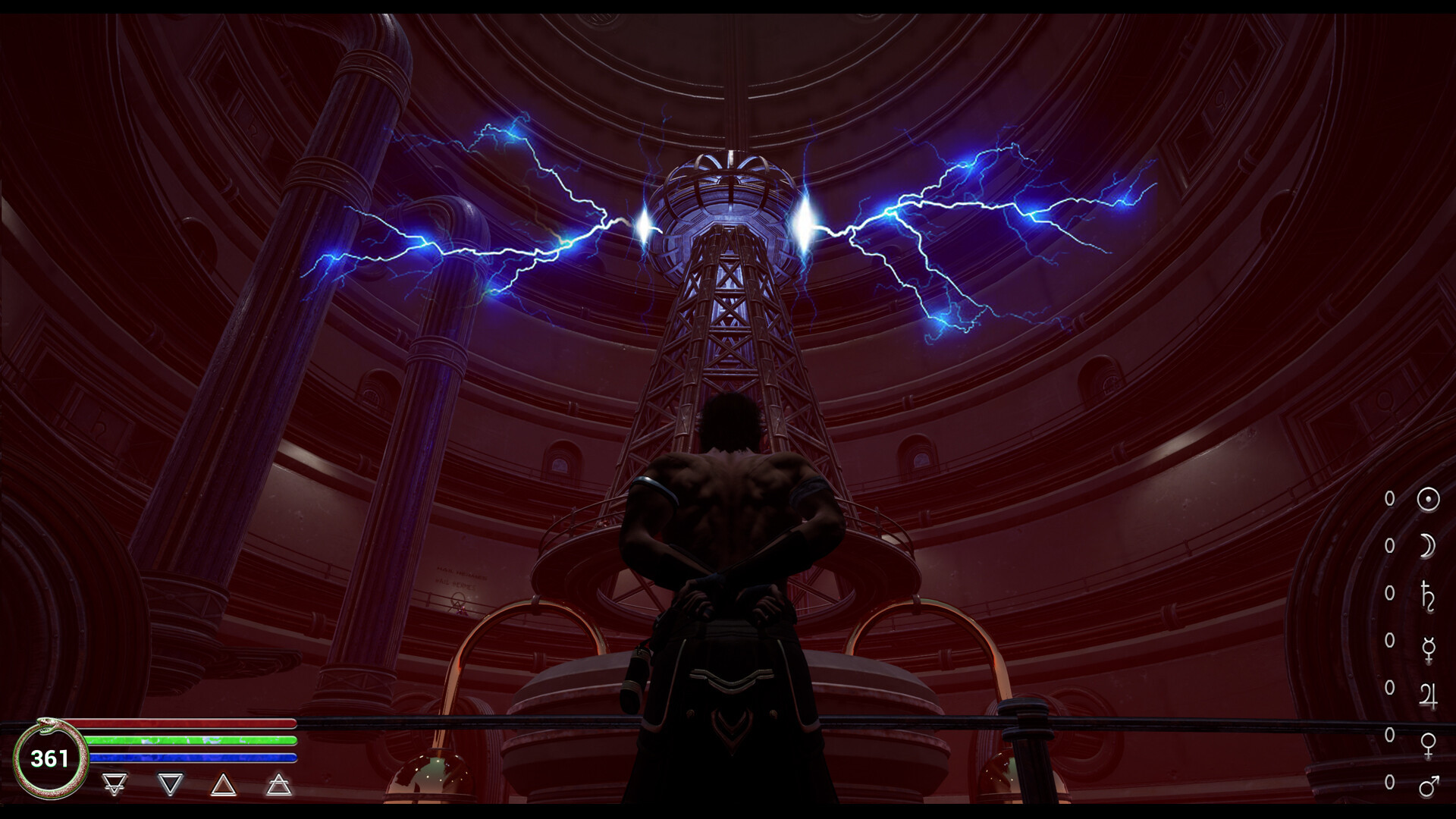Image resolution: width=1456 pixels, height=819 pixels.
Task: Choose the Mercury planetary symbol
Action: 1428,649
